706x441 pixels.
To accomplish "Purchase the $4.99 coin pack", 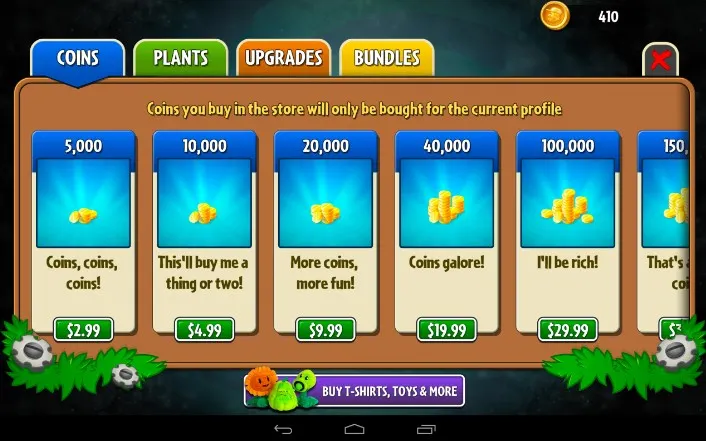I will pos(204,330).
